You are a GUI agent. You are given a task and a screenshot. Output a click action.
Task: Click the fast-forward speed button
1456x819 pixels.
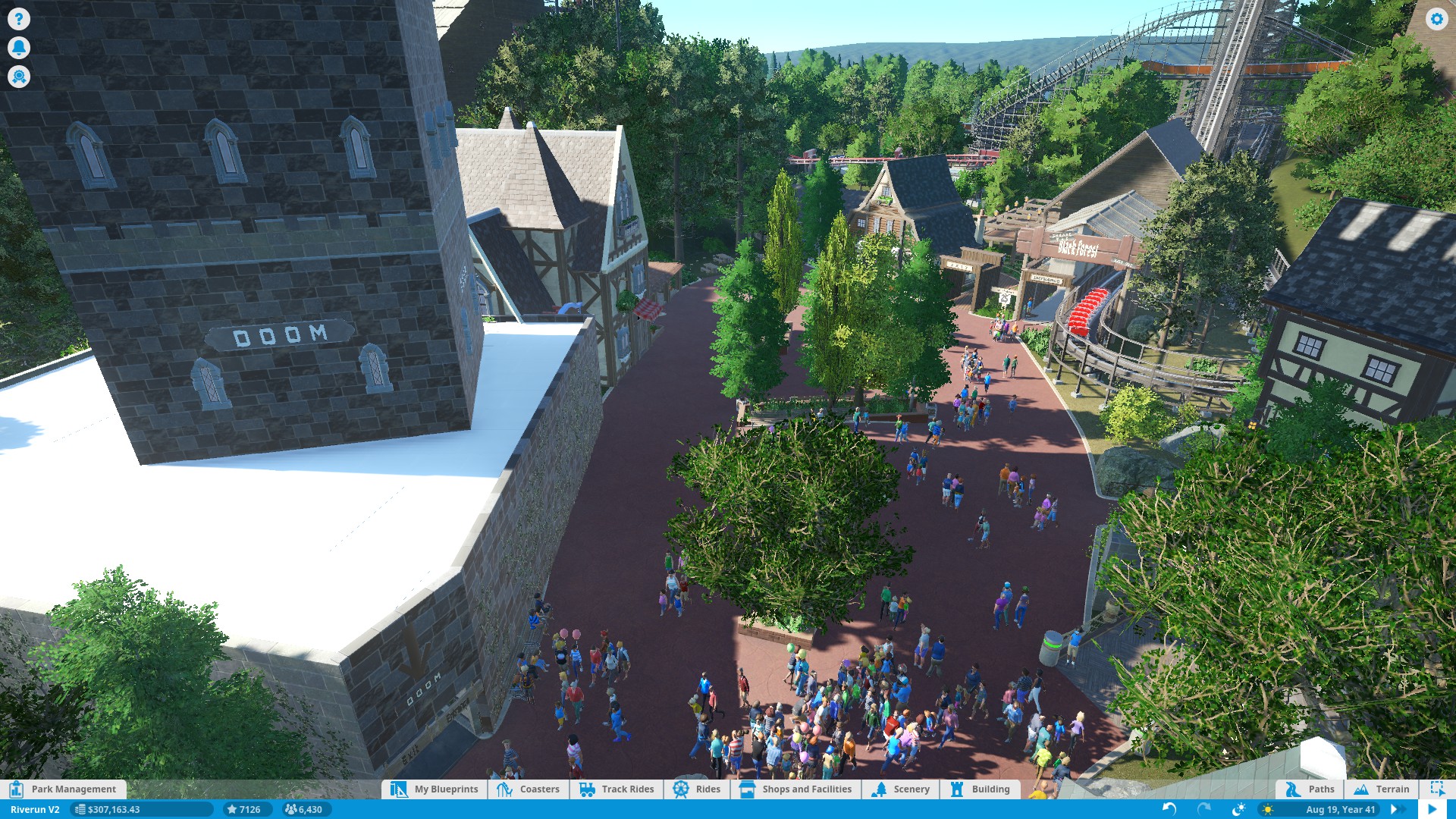click(1395, 809)
